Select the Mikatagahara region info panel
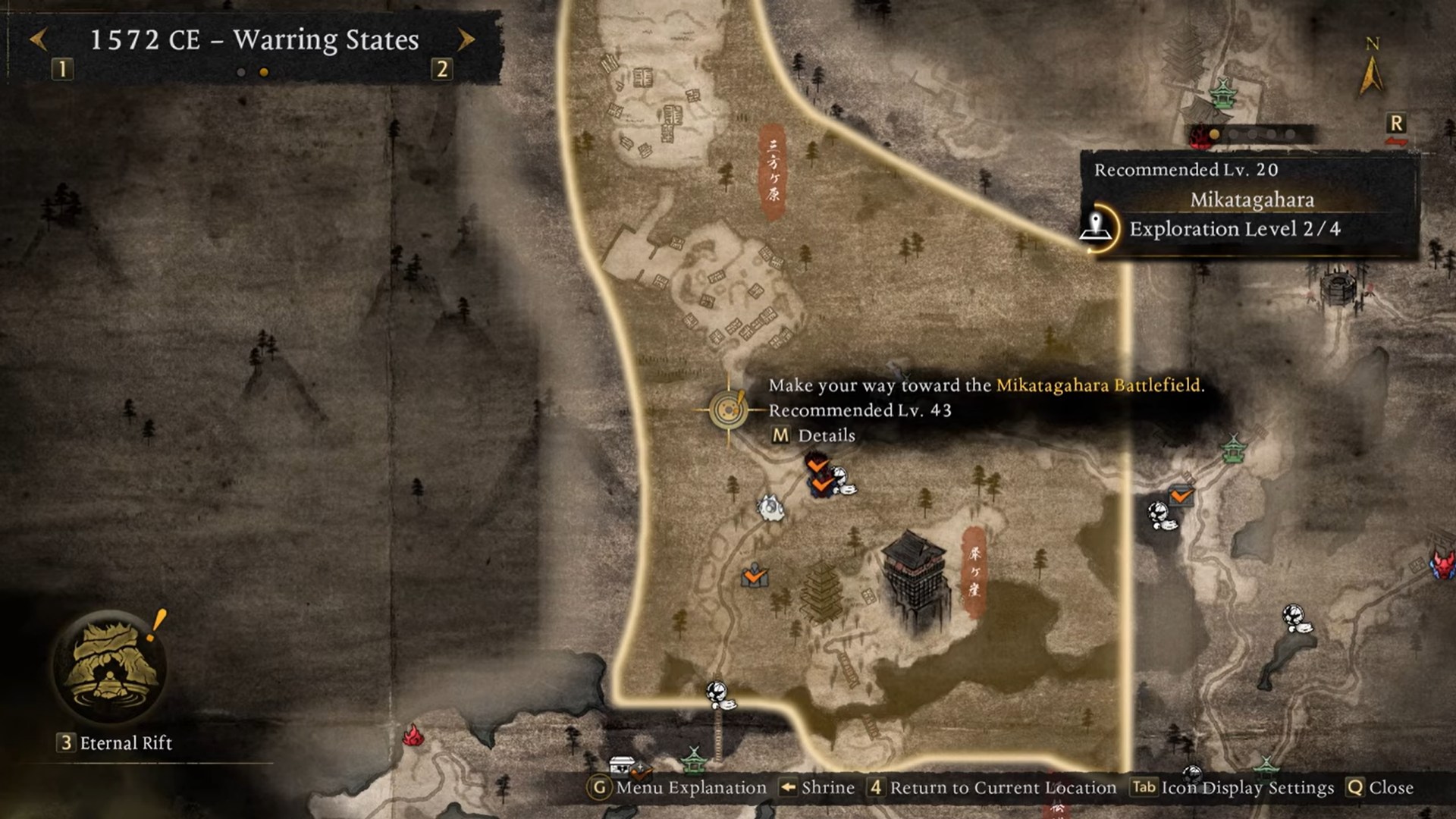This screenshot has width=1456, height=819. tap(1251, 200)
